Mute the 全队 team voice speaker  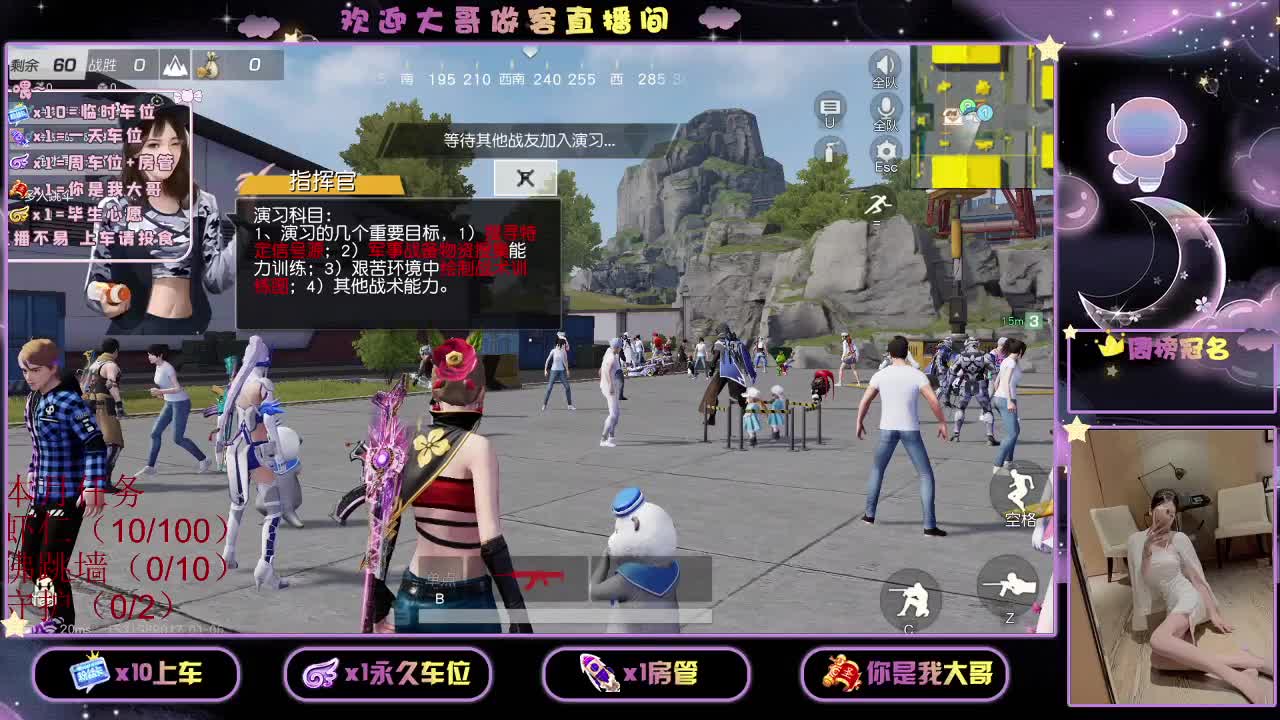(885, 62)
